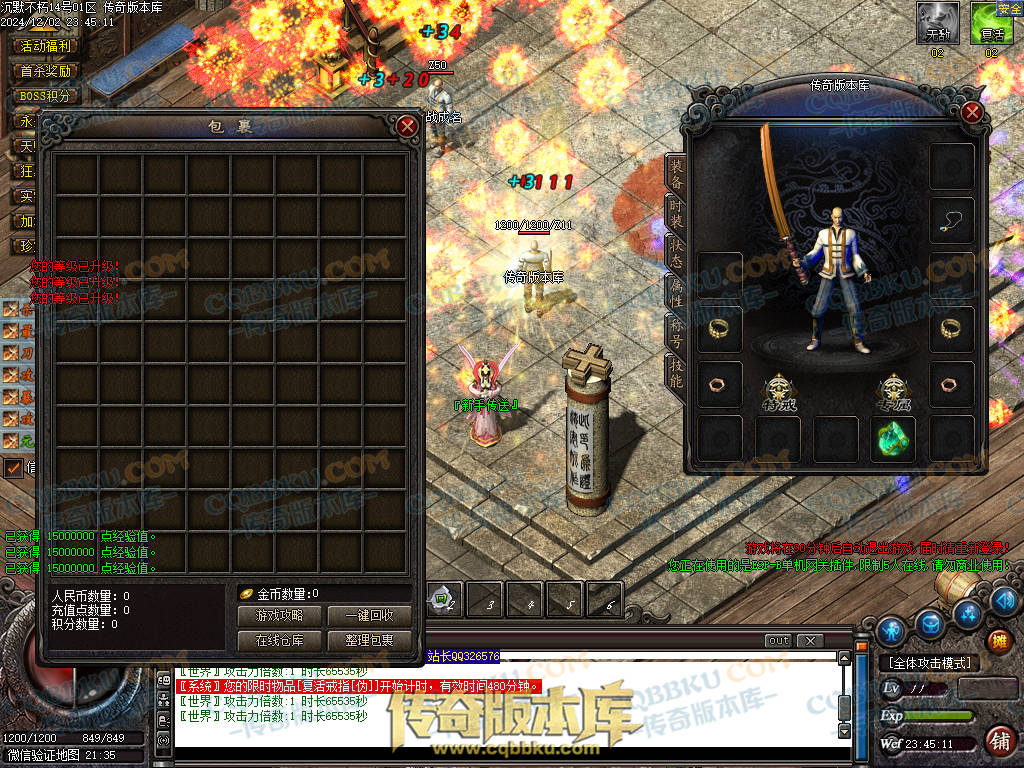
Task: Click the 一键回收 recycle button
Action: (x=368, y=616)
